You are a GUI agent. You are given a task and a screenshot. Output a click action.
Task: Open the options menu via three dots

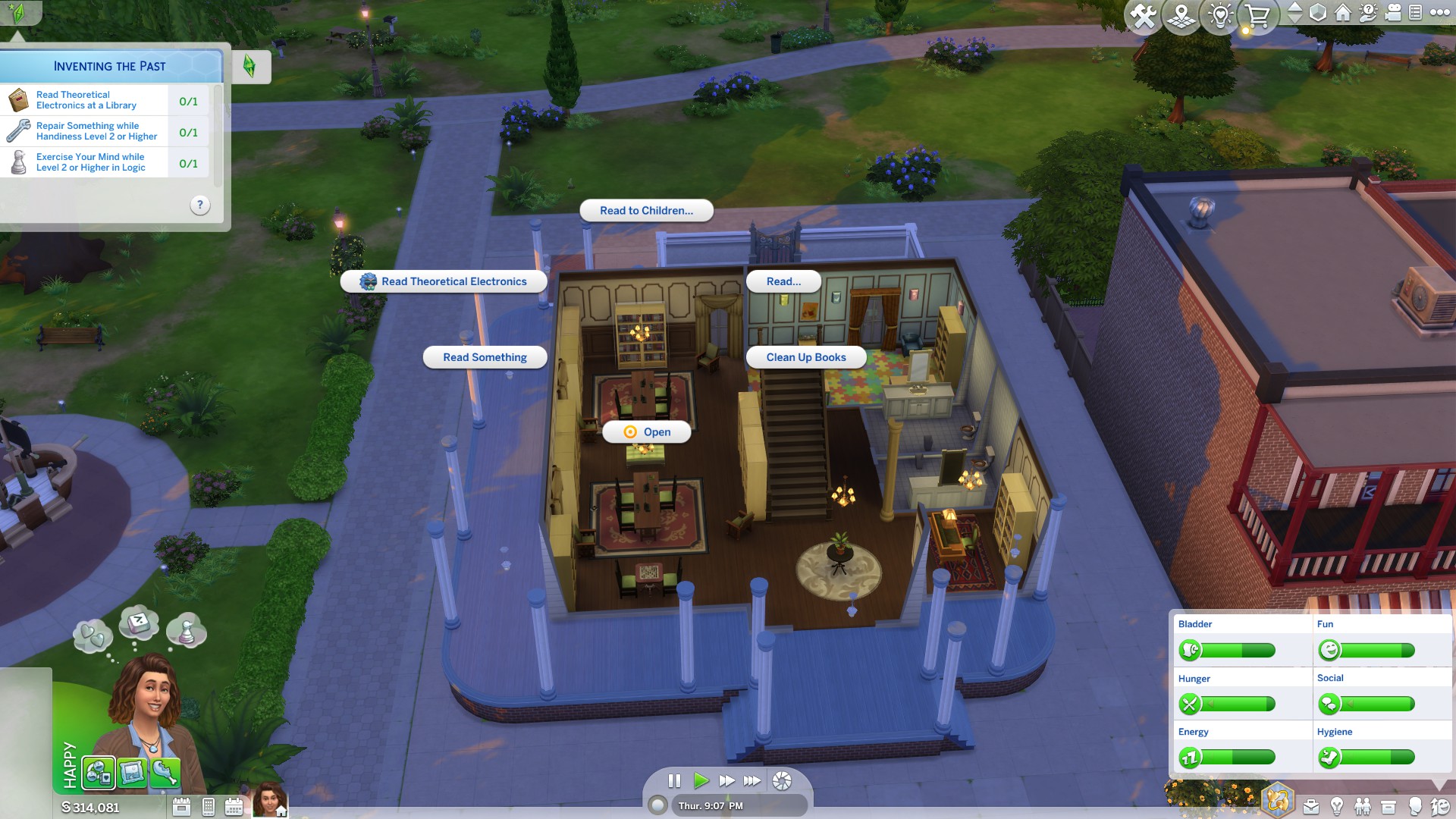point(1439,13)
